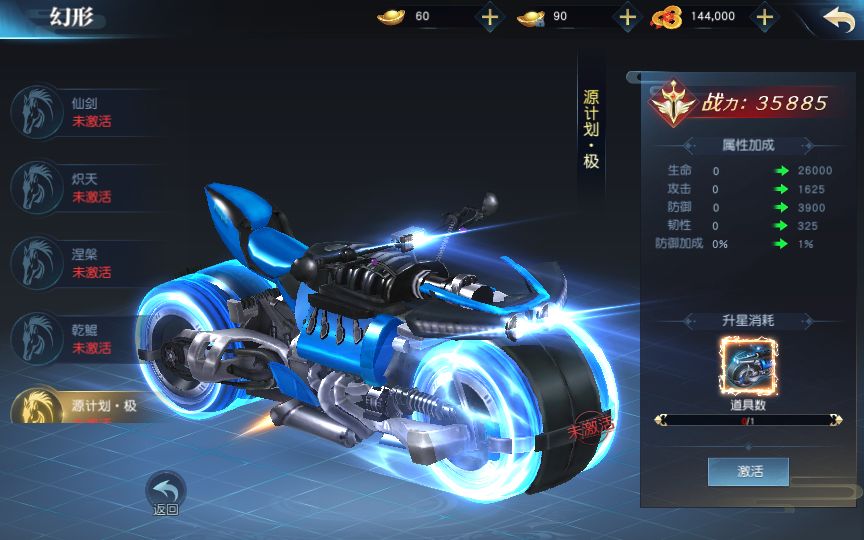Image resolution: width=864 pixels, height=540 pixels.
Task: Click the 返回 return button
Action: [166, 494]
